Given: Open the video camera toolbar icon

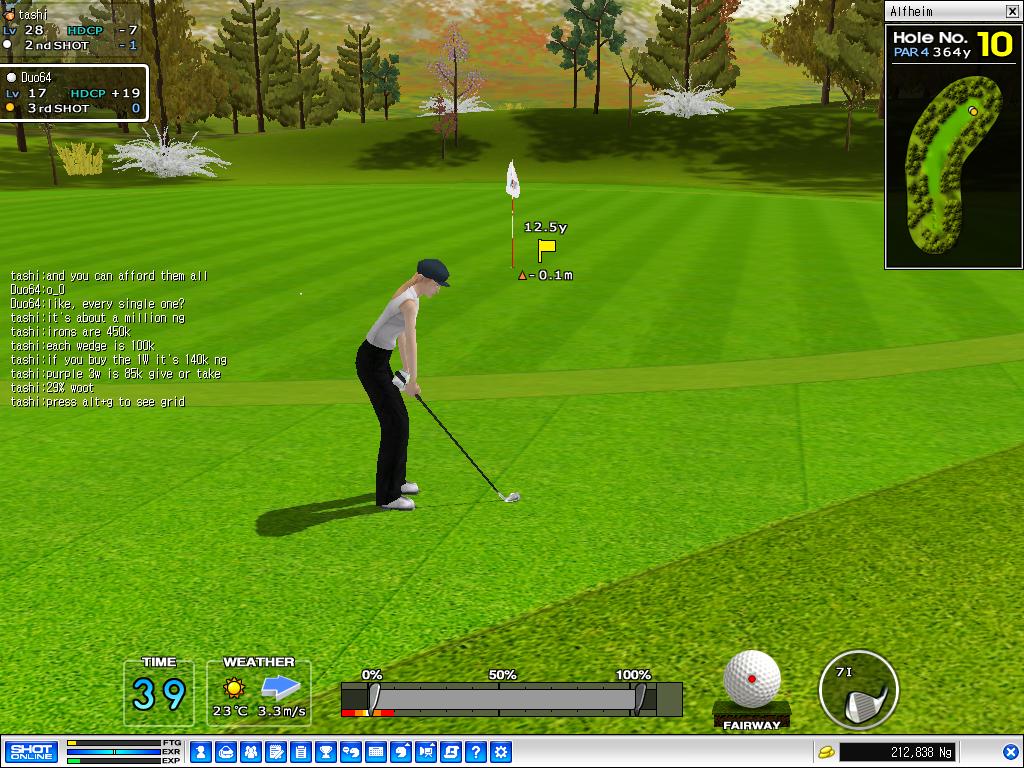Looking at the screenshot, I should coord(426,752).
